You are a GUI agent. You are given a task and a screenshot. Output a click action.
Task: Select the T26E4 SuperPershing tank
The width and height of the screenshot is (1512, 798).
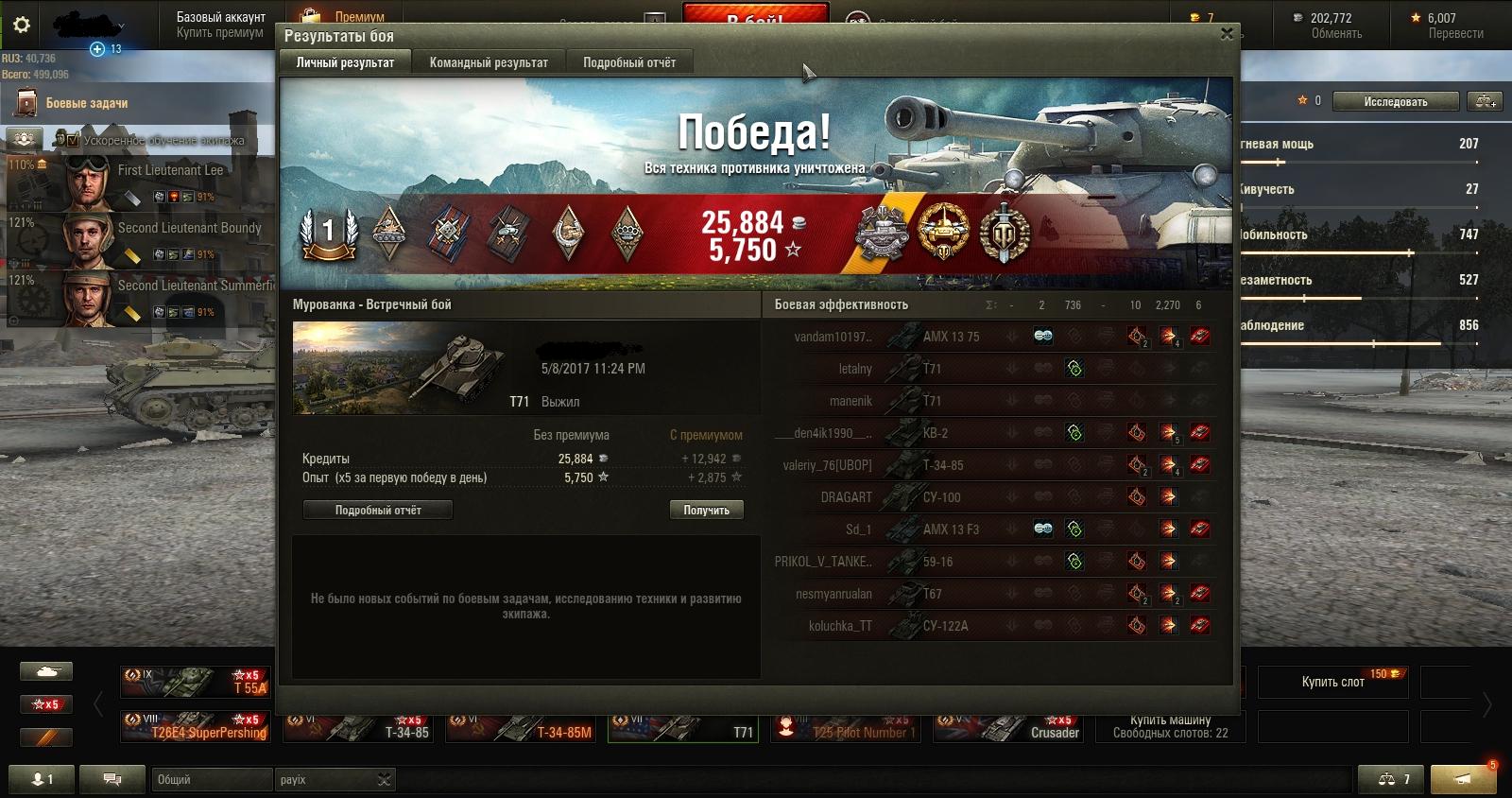click(x=196, y=727)
